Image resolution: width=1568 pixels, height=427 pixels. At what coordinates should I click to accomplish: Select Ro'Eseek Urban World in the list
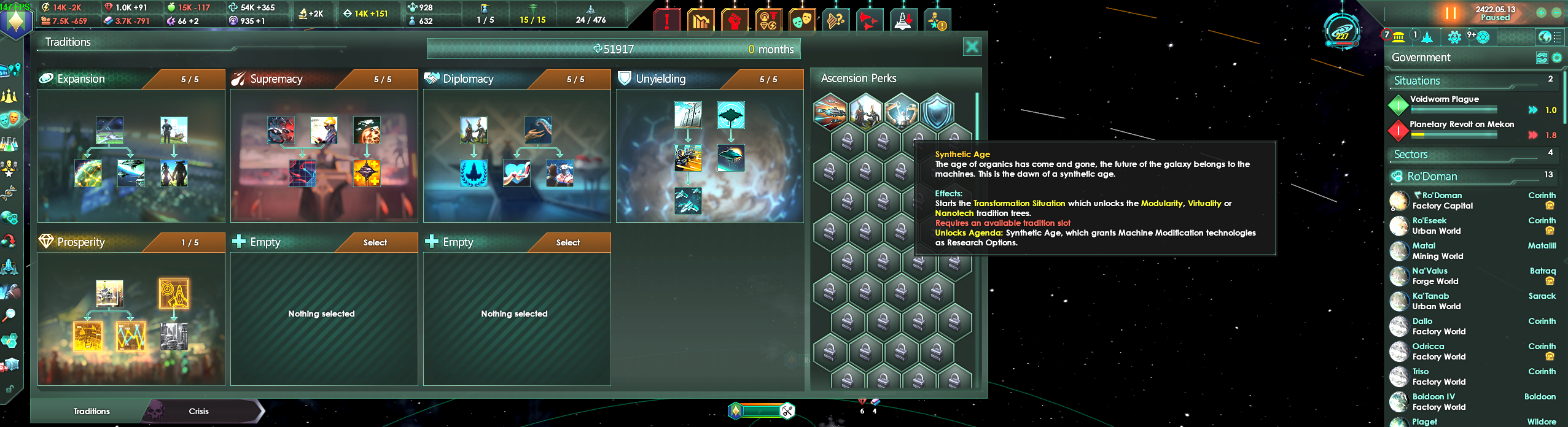(x=1436, y=226)
